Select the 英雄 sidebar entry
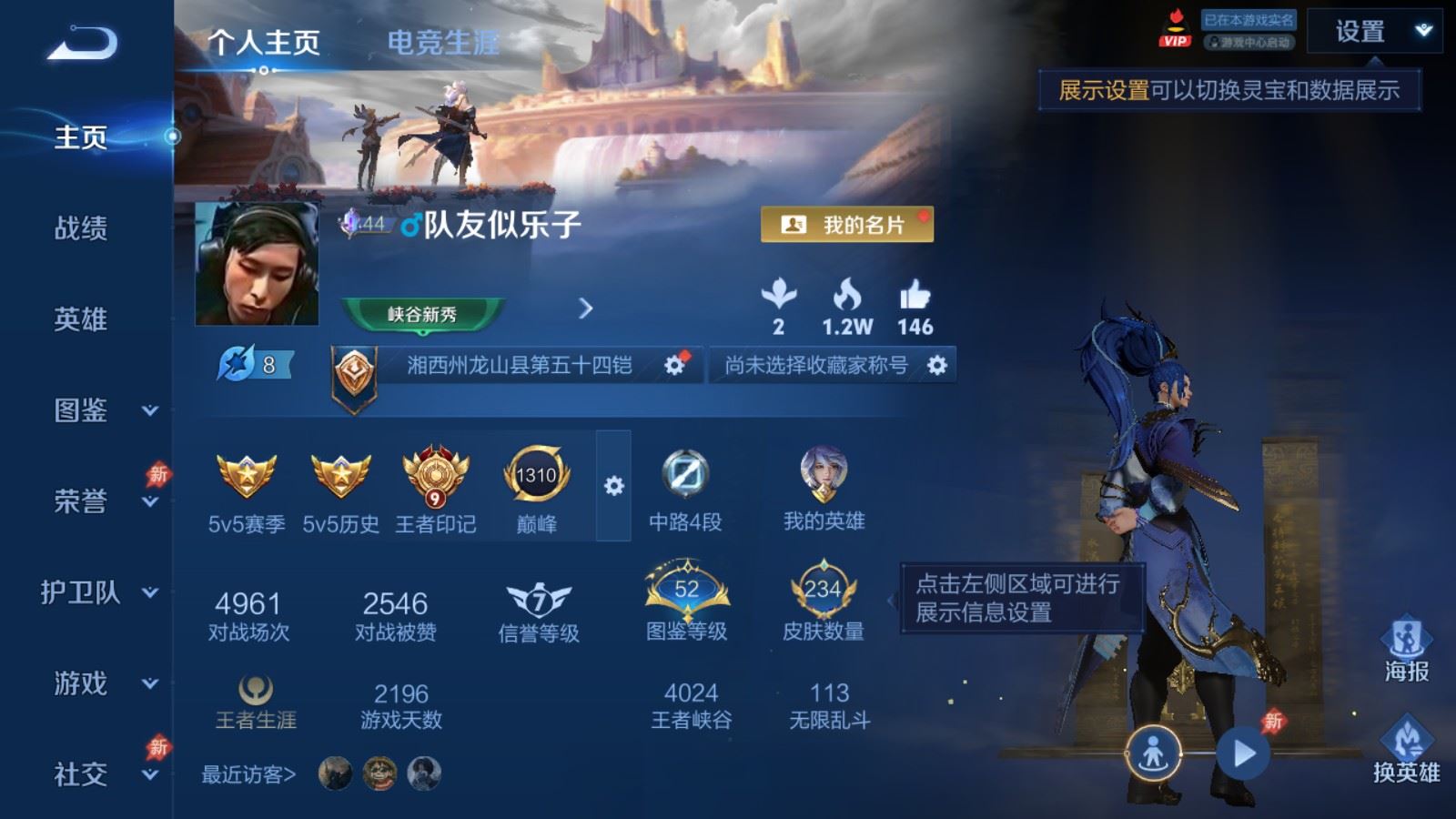Image resolution: width=1456 pixels, height=819 pixels. click(81, 319)
